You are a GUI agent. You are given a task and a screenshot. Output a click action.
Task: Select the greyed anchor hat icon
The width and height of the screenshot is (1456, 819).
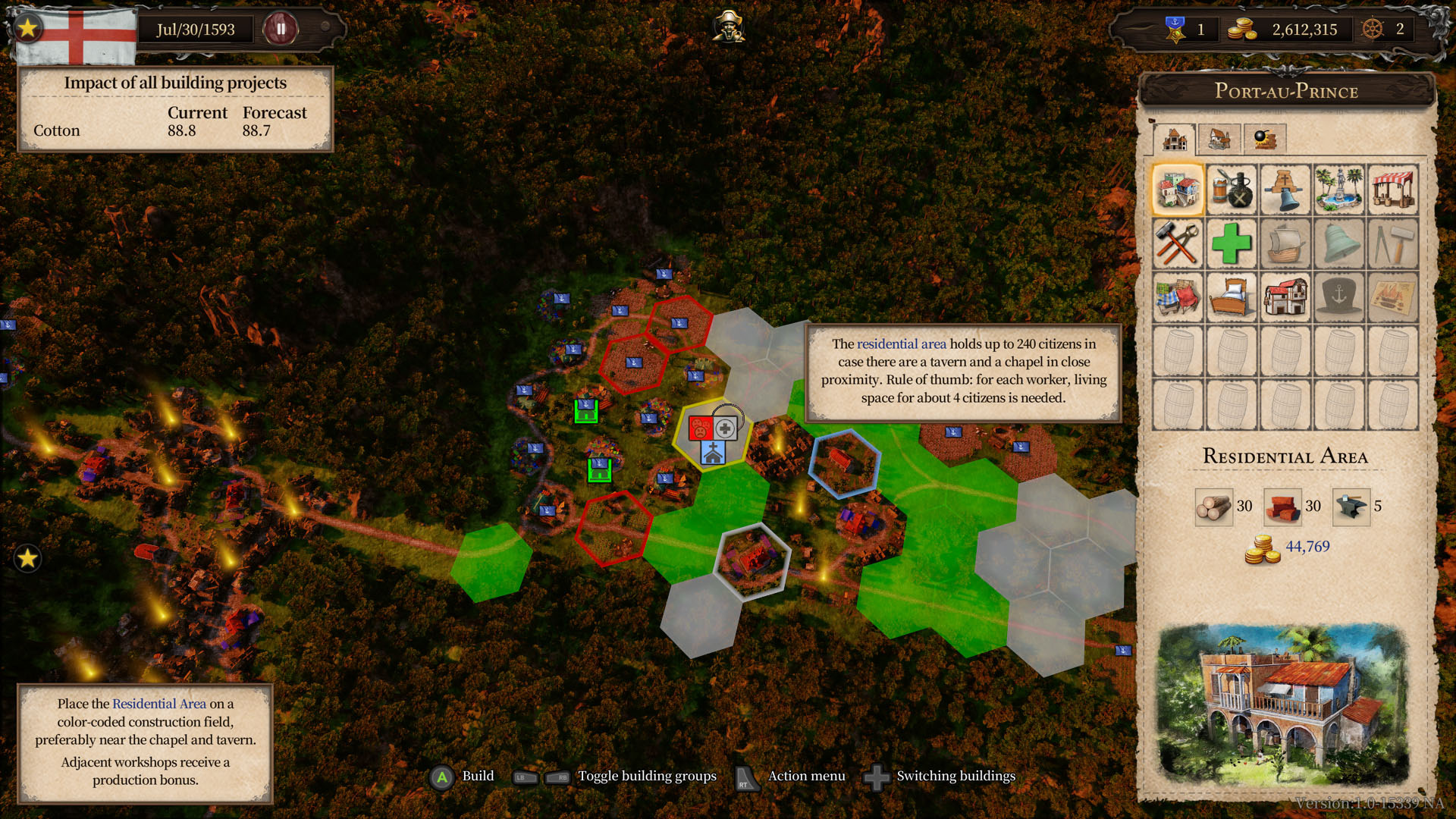pyautogui.click(x=1339, y=297)
